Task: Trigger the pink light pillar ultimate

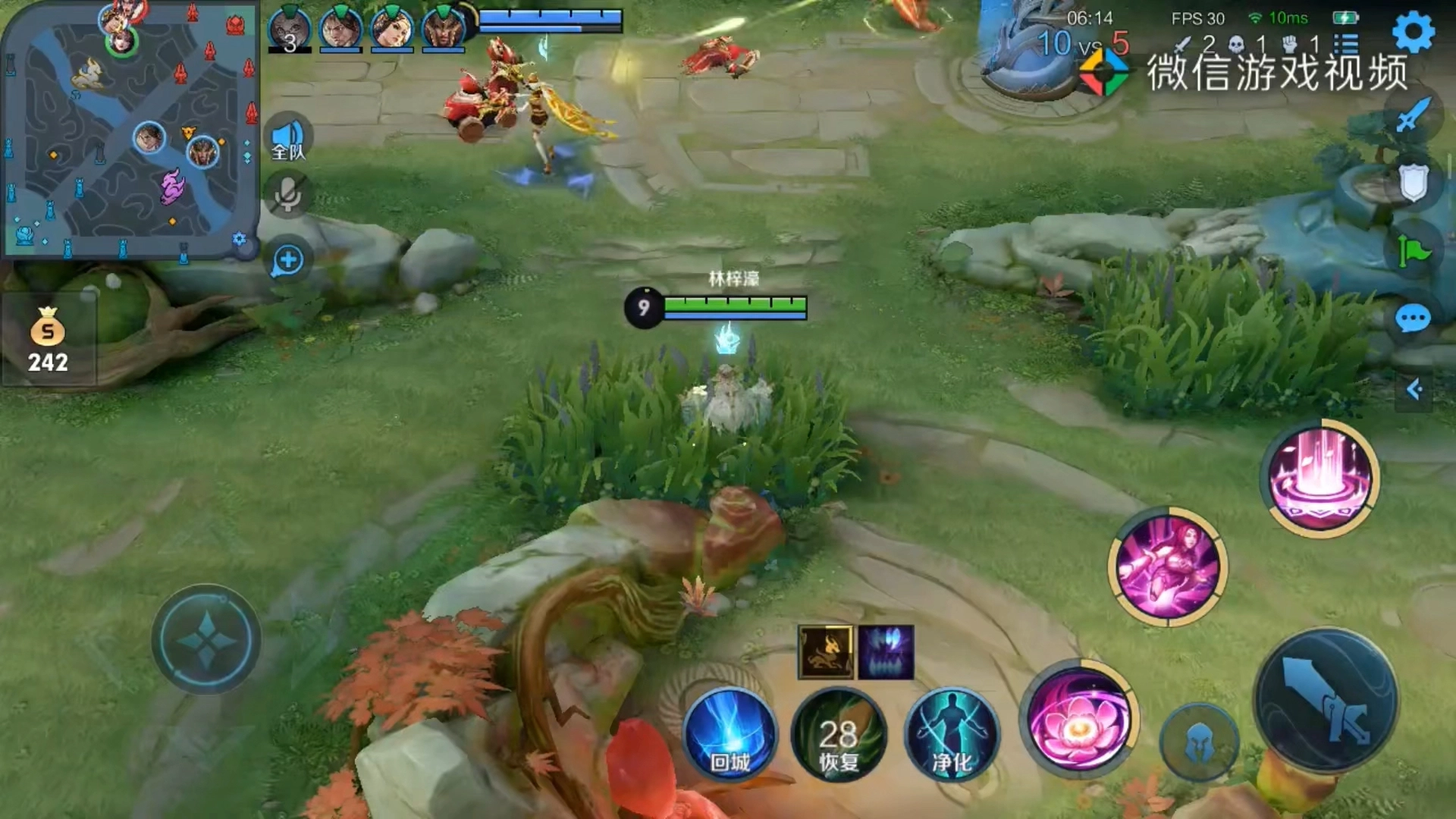Action: [1320, 479]
